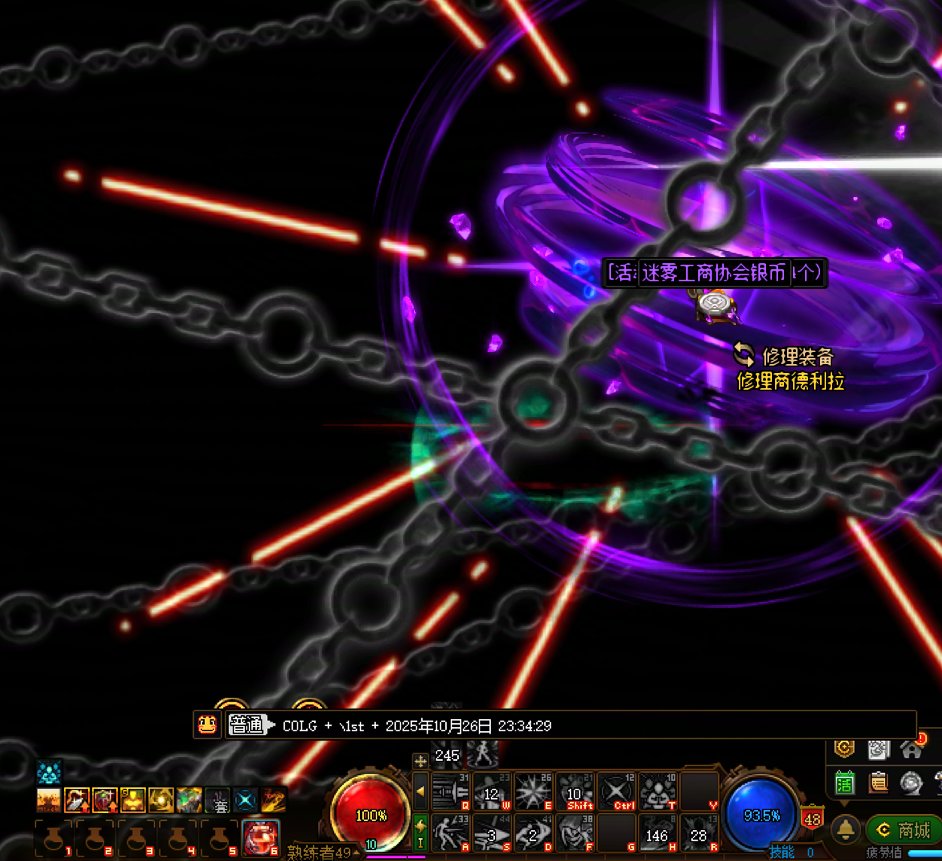Screen dimensions: 942x861
Task: Activate the skill bound to H
Action: (x=658, y=833)
